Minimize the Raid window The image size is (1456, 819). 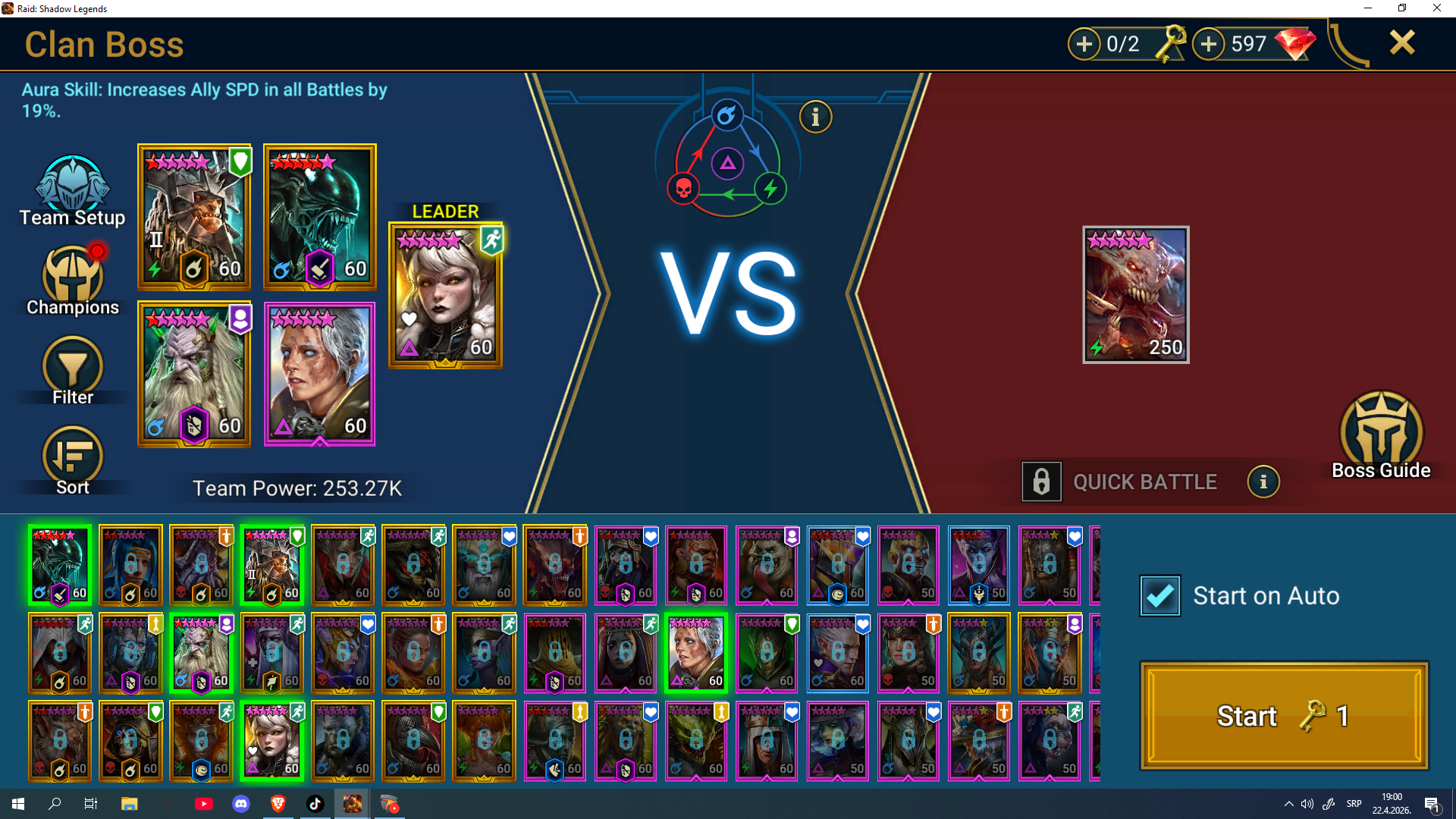[1368, 8]
